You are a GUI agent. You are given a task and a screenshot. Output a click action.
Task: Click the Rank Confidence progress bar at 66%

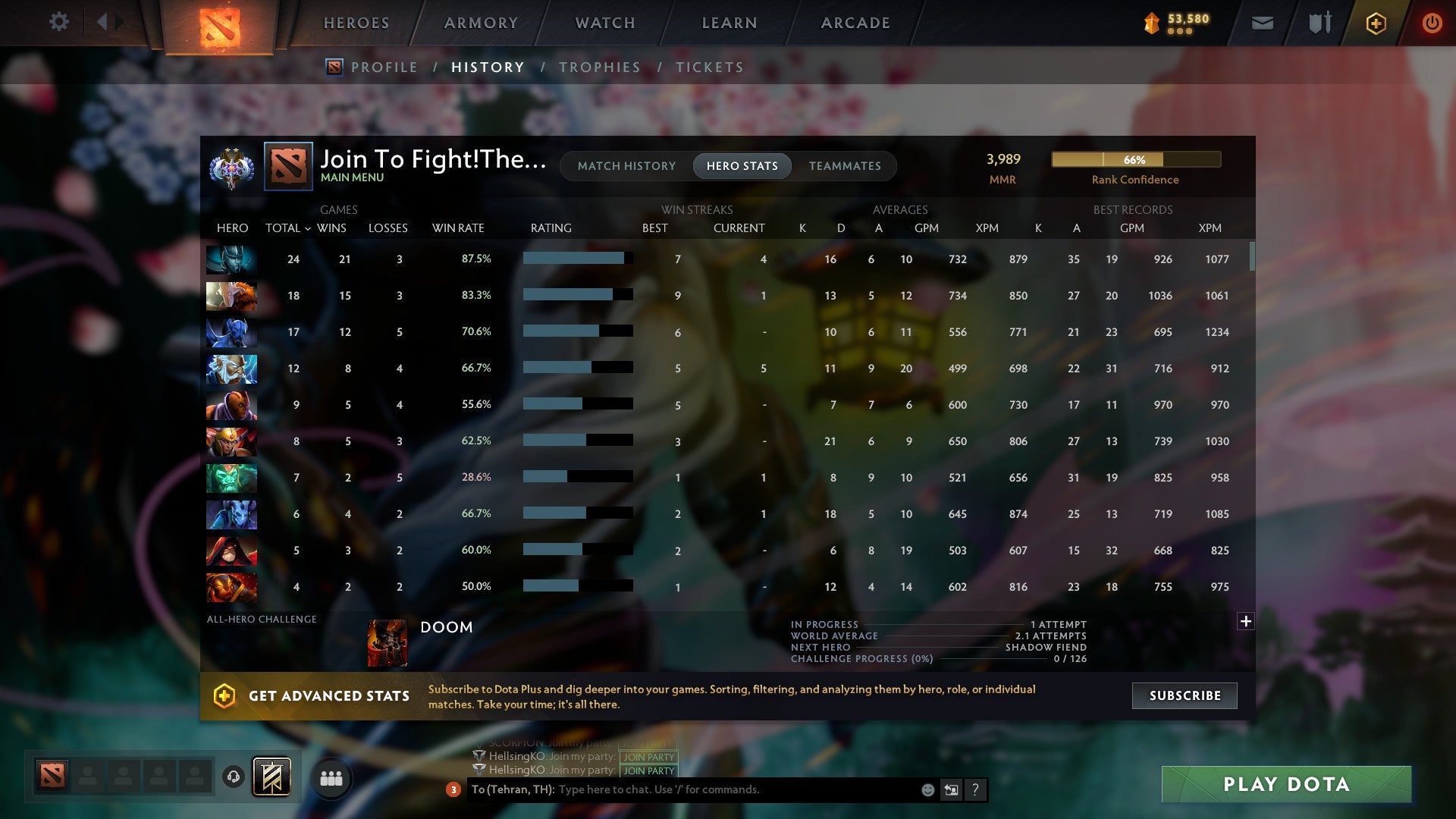tap(1135, 160)
